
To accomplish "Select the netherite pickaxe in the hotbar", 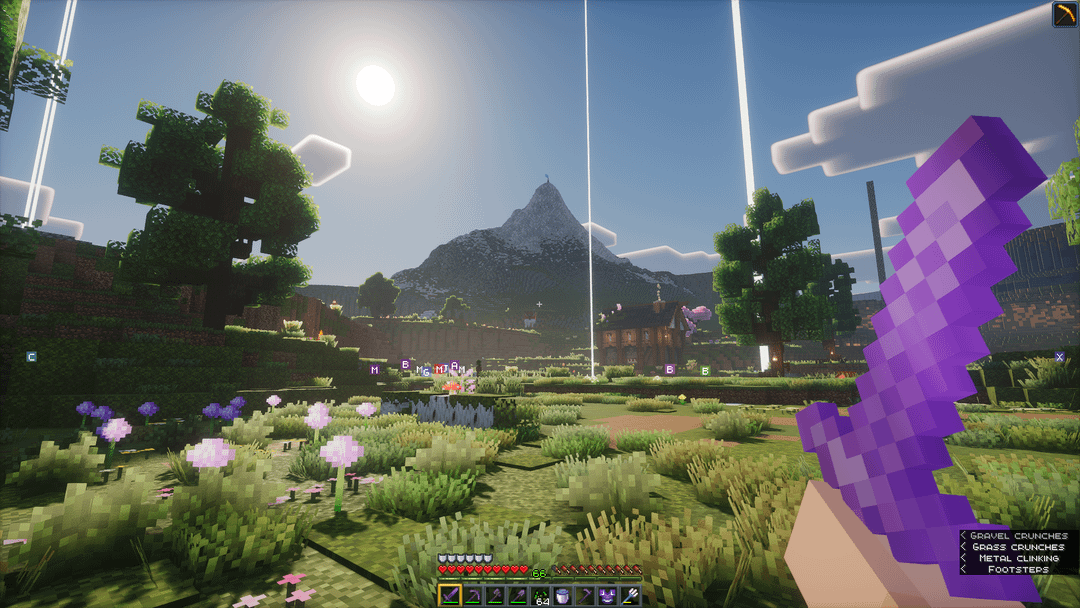I will (x=473, y=596).
